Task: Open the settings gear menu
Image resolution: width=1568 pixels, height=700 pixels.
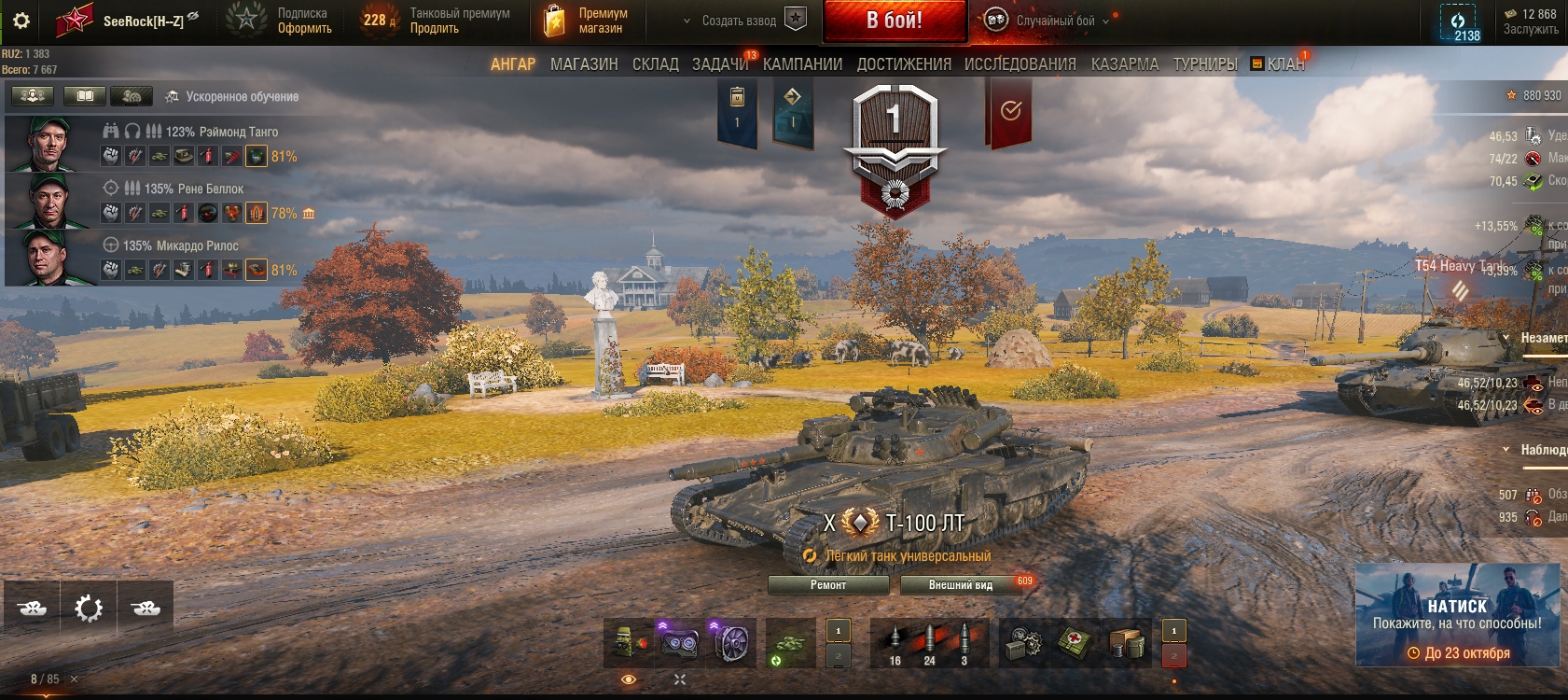Action: 21,21
